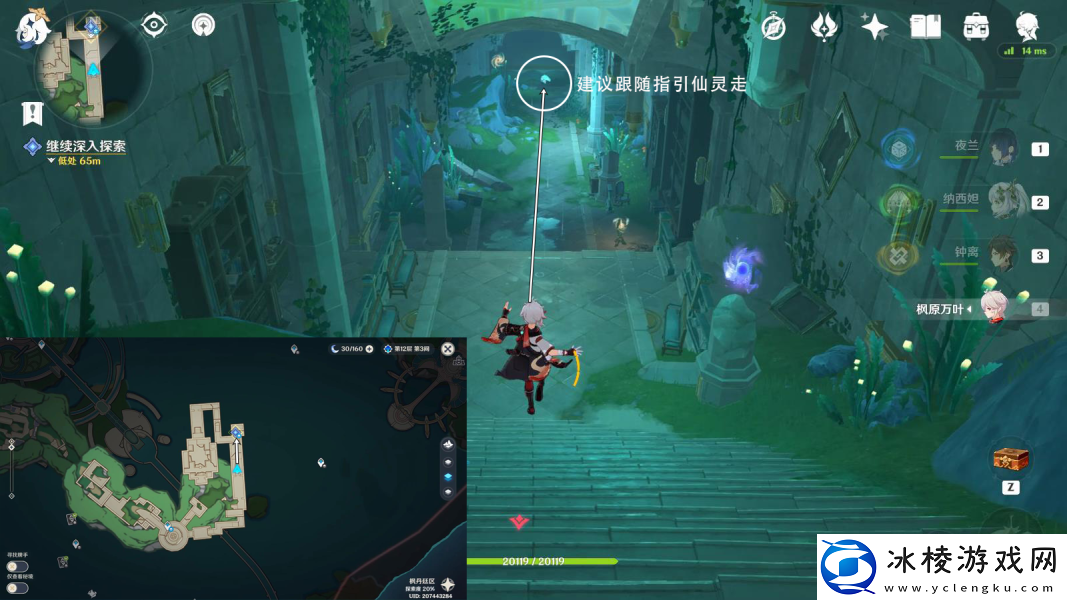This screenshot has height=600, width=1067.
Task: Open the compass adventure icon
Action: point(773,27)
